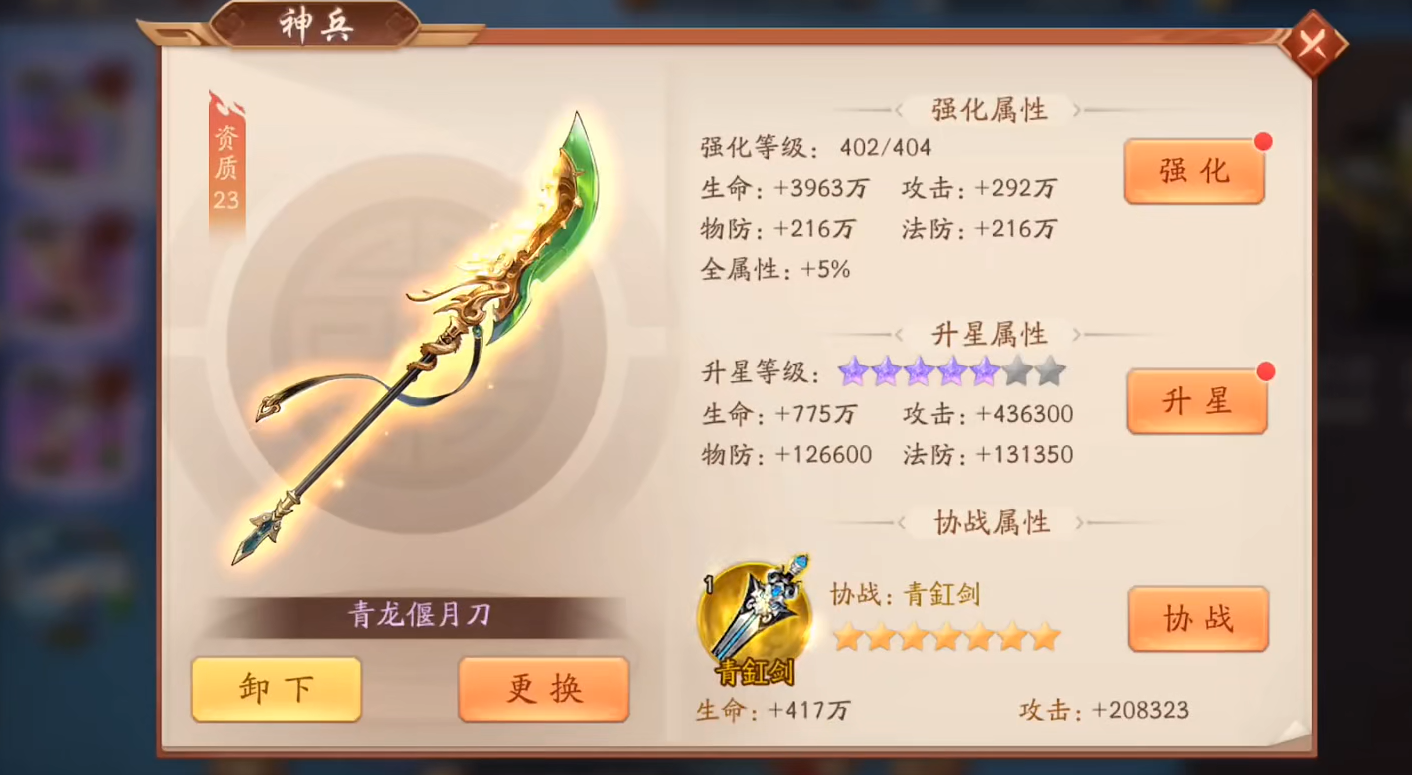Open the 升星属性 section header
The height and width of the screenshot is (775, 1412).
pos(988,333)
